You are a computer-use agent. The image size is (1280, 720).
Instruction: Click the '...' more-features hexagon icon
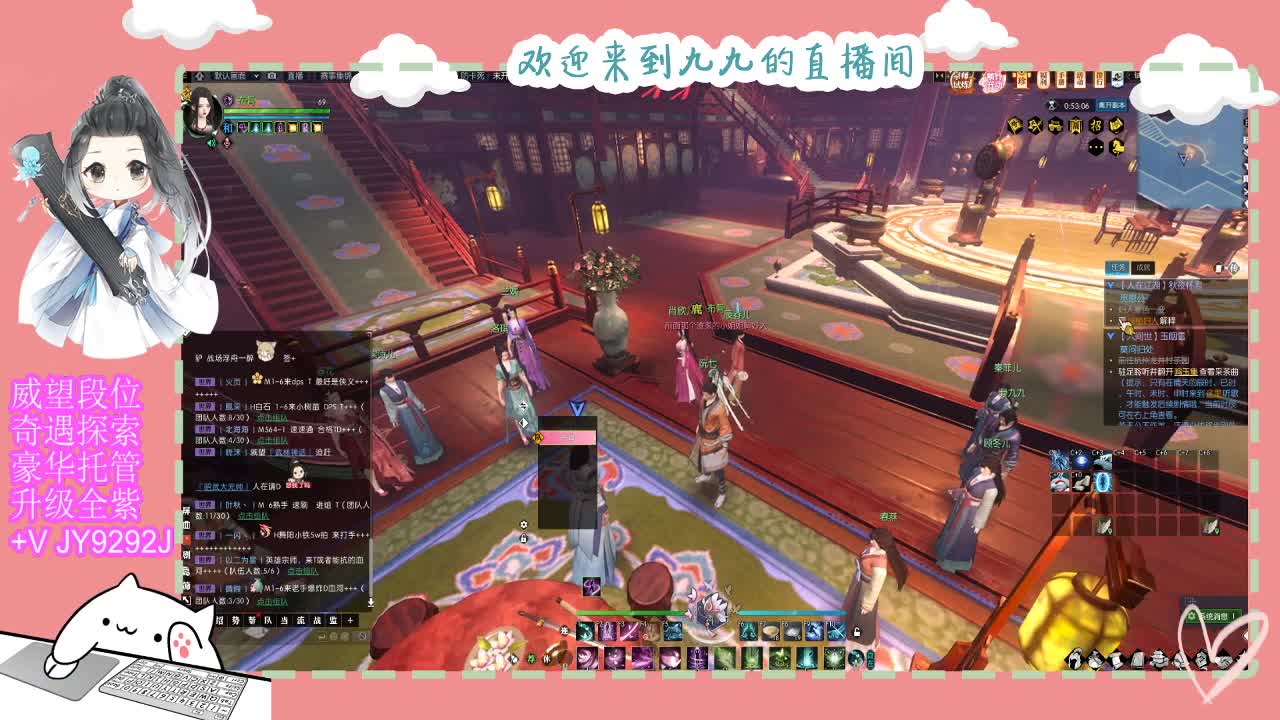point(1096,146)
